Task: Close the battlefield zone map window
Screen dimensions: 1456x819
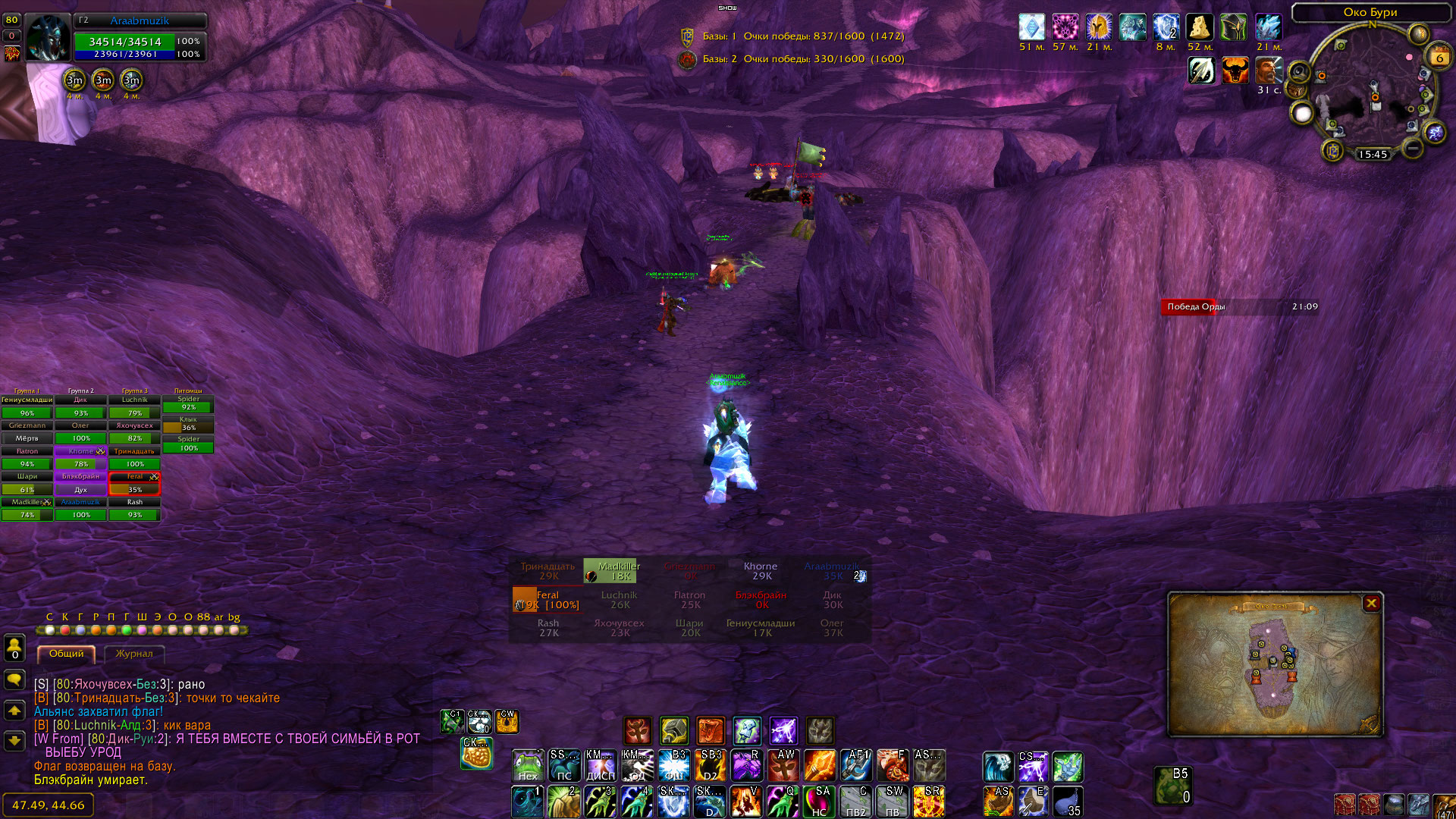Action: click(1371, 603)
